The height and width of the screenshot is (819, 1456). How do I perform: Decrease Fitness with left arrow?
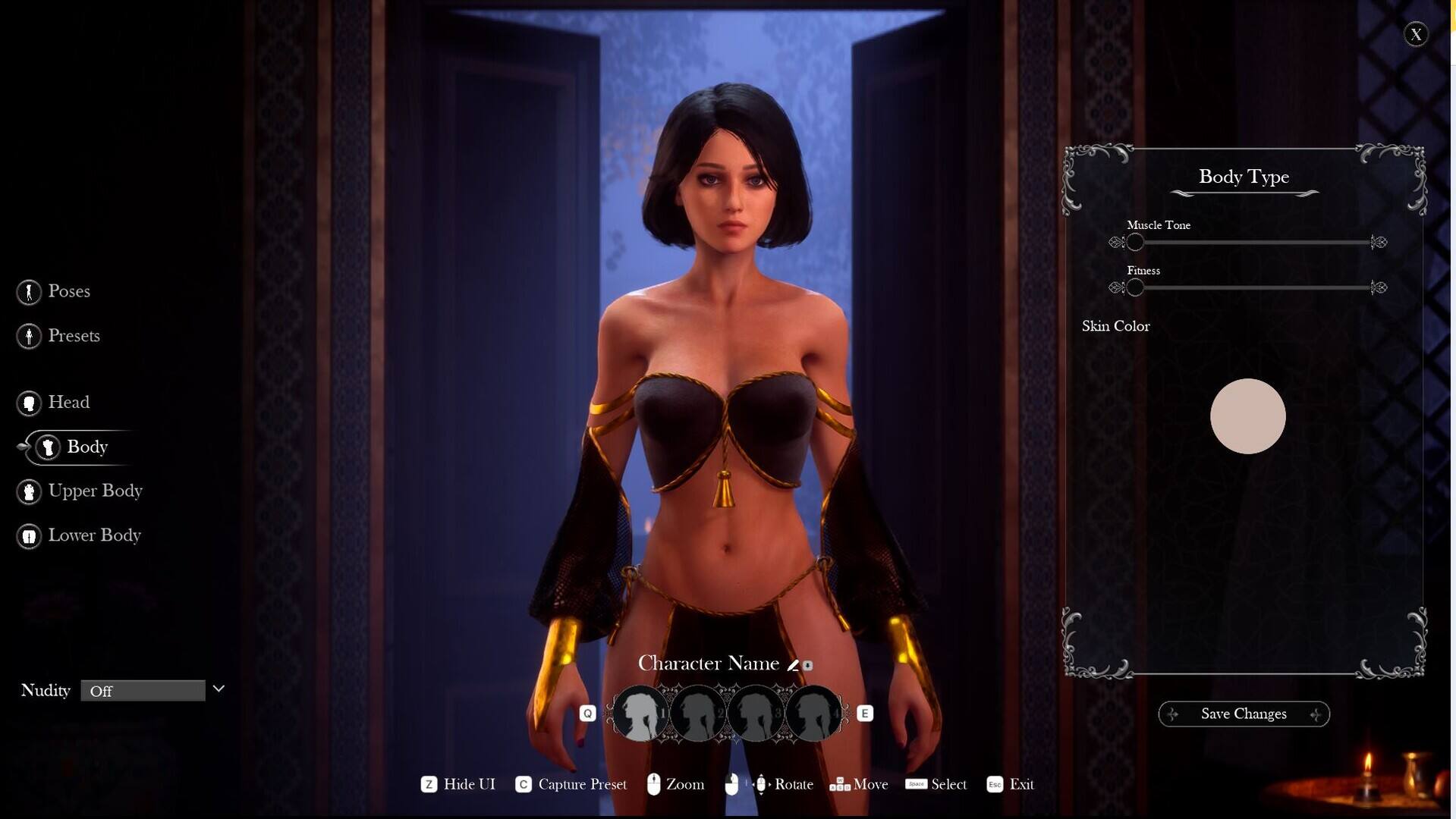[1115, 288]
